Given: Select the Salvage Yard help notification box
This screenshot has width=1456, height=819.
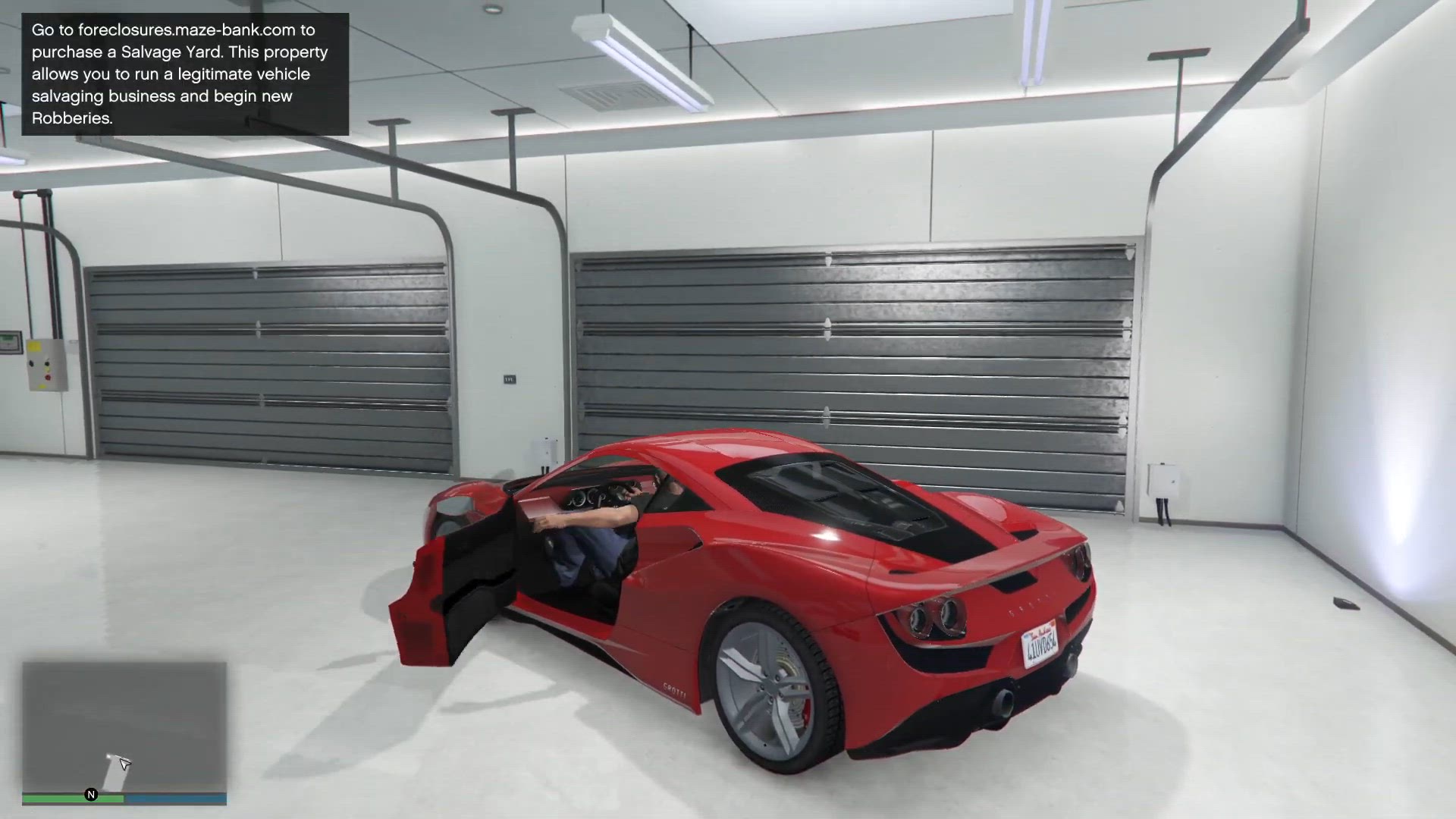Looking at the screenshot, I should coord(185,74).
